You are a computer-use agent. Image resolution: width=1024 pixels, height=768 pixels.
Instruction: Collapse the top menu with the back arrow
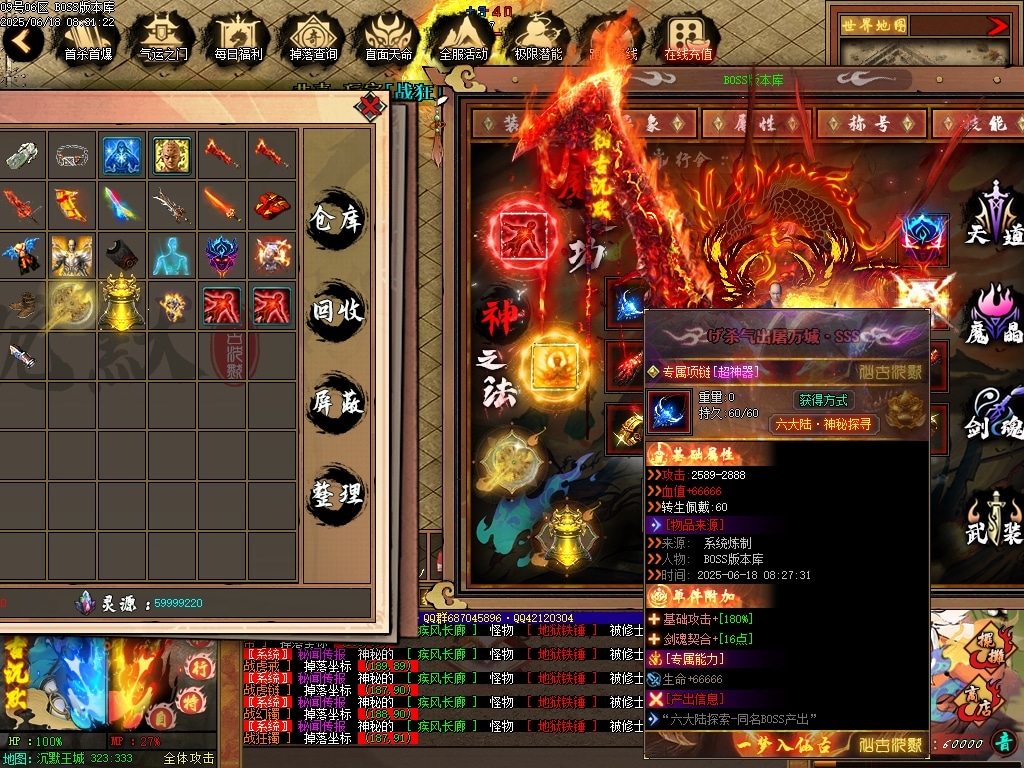click(23, 40)
